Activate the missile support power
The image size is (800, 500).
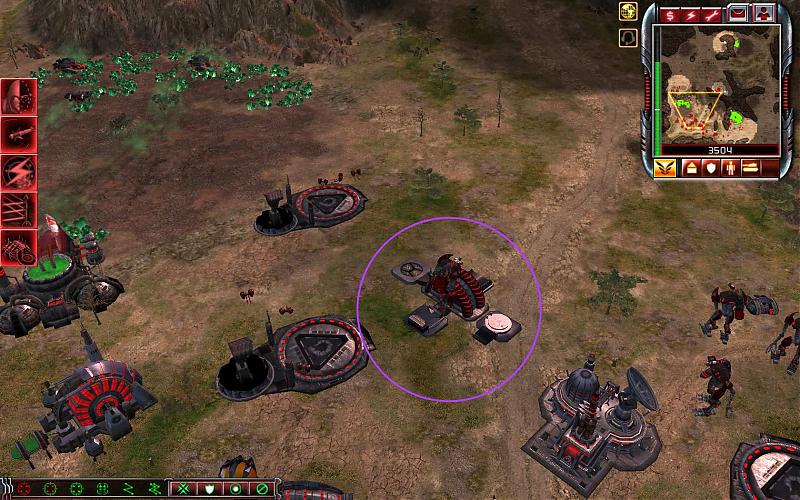19,133
